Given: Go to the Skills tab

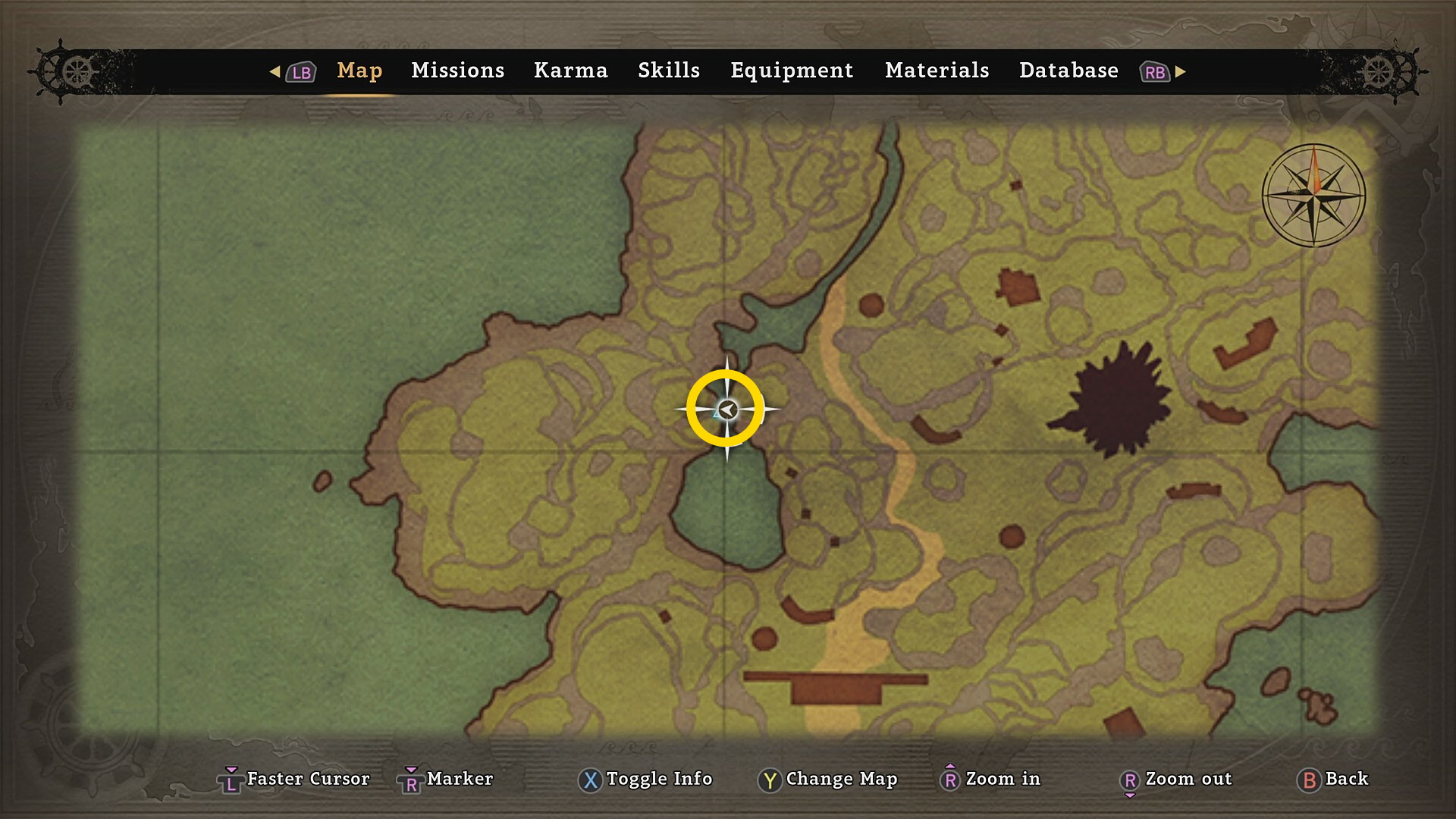Looking at the screenshot, I should (668, 71).
